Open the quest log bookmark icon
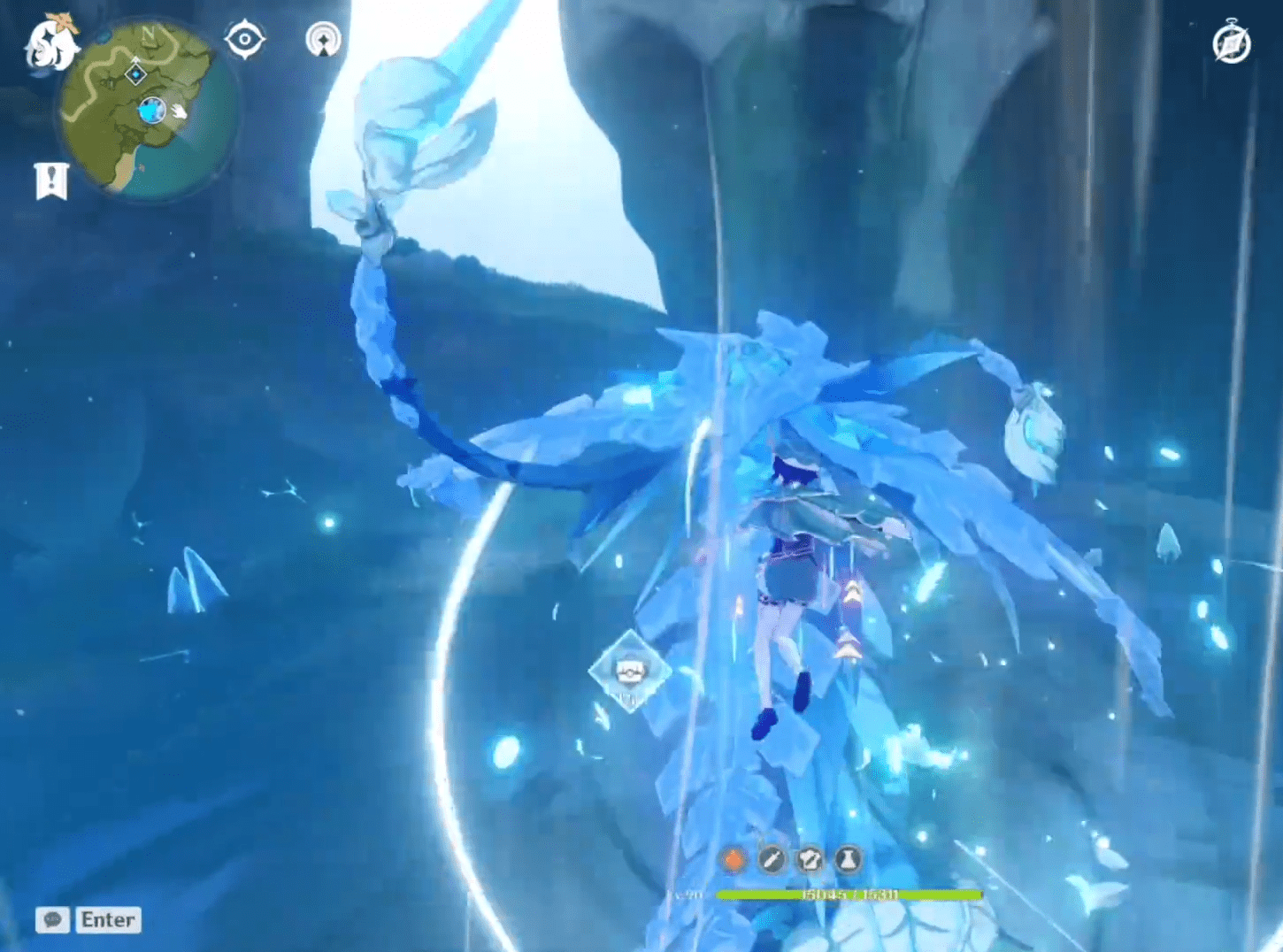The image size is (1283, 952). coord(51,180)
